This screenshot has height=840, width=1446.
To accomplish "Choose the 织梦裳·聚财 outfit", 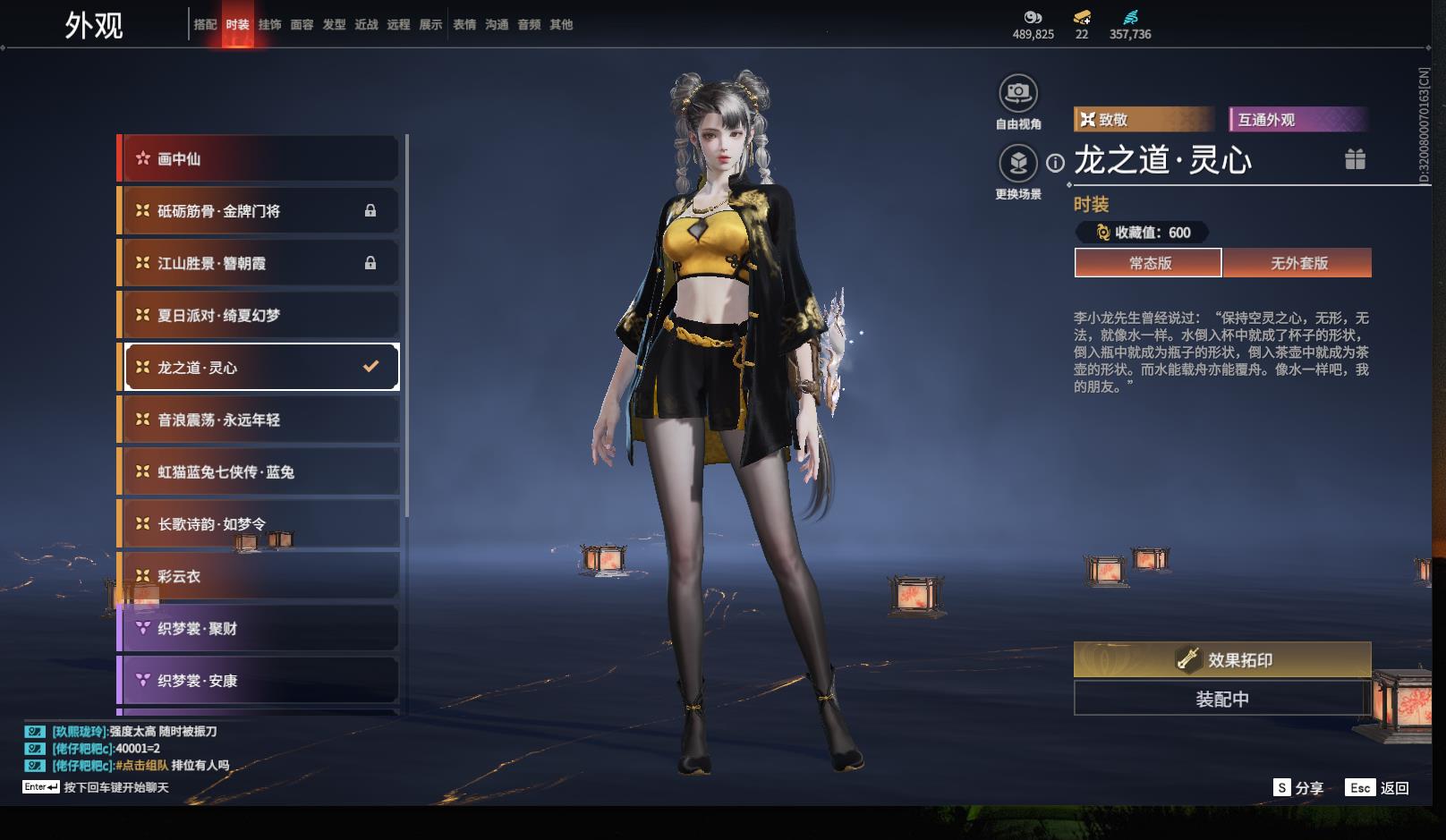I will click(259, 629).
